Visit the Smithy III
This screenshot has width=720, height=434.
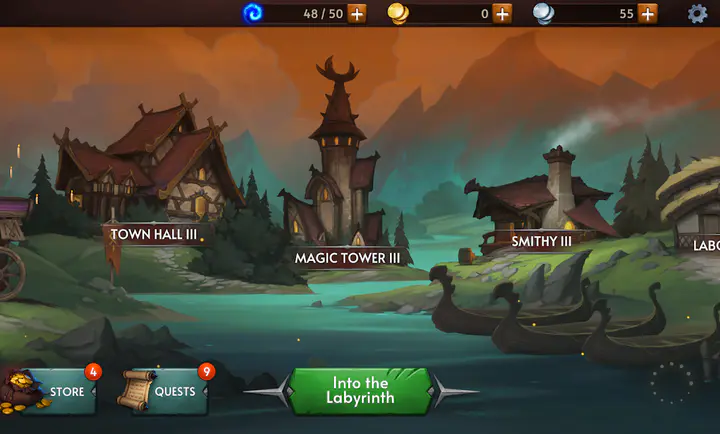coord(541,241)
